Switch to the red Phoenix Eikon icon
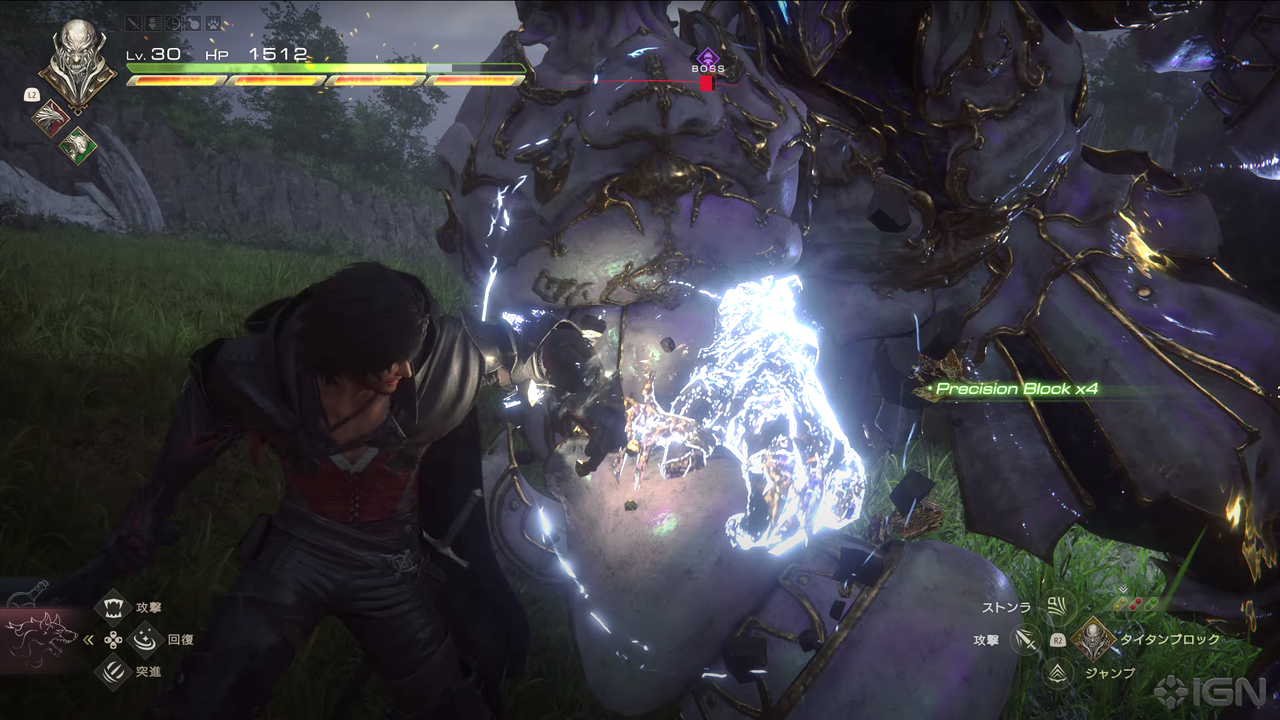Viewport: 1280px width, 720px height. pyautogui.click(x=47, y=118)
